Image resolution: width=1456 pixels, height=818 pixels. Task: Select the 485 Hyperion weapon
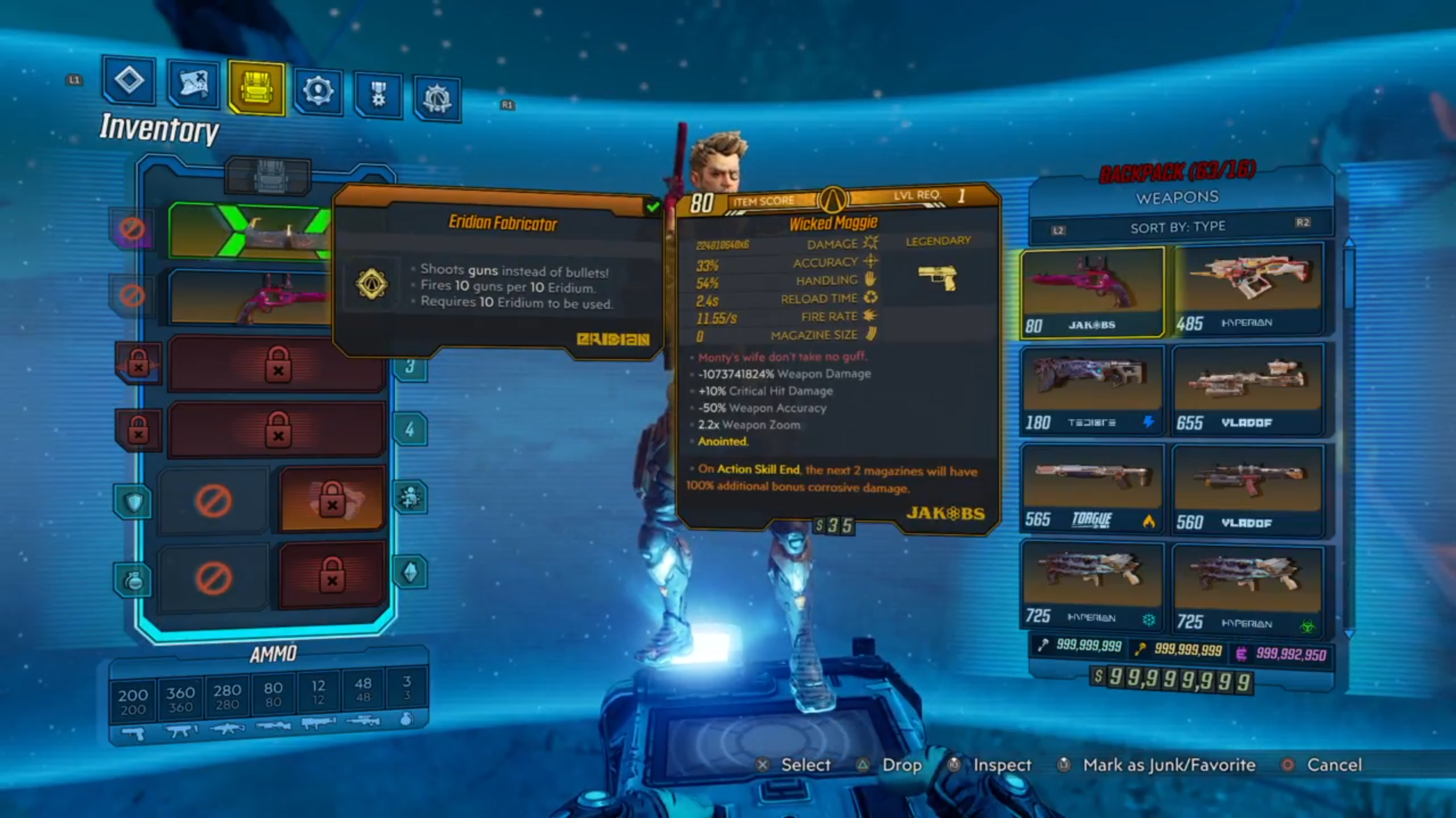point(1247,288)
